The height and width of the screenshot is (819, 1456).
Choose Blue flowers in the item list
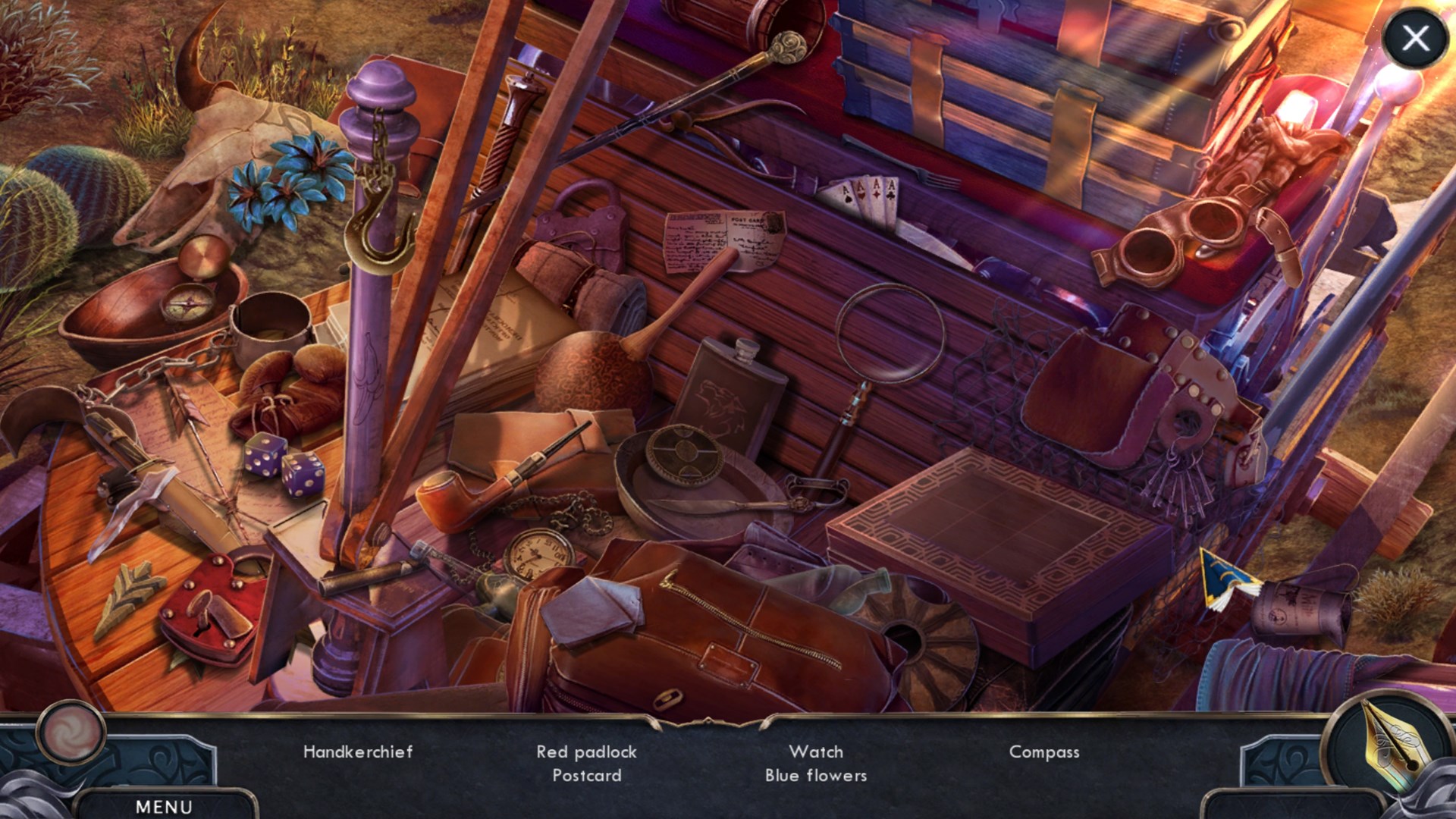(815, 775)
